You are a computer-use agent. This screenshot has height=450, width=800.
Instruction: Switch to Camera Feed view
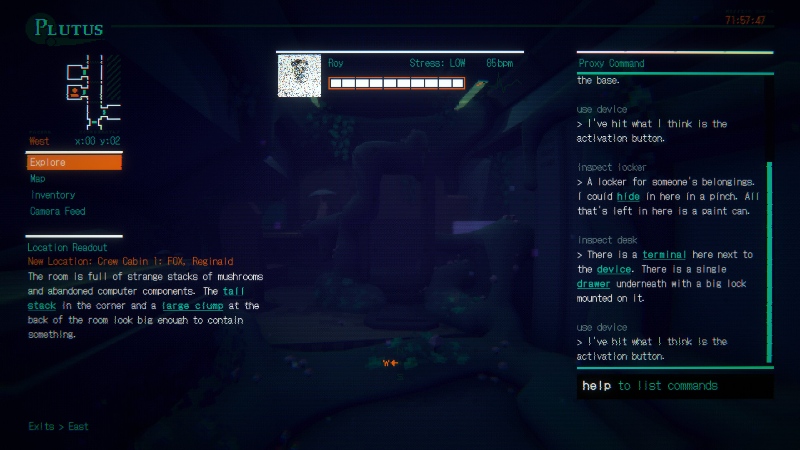pyautogui.click(x=58, y=211)
